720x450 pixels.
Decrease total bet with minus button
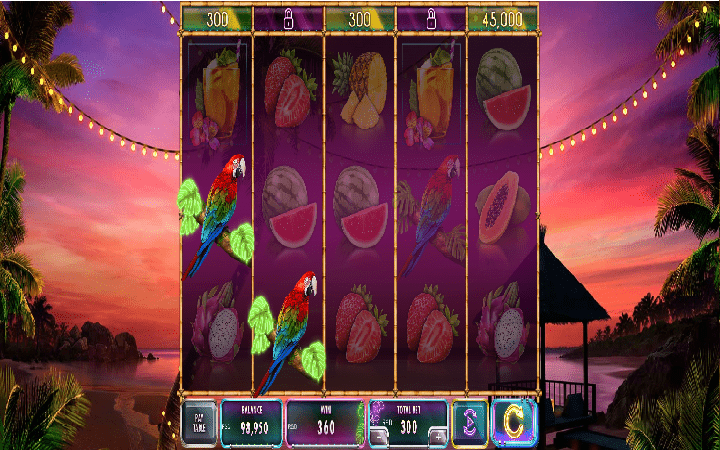coord(378,435)
